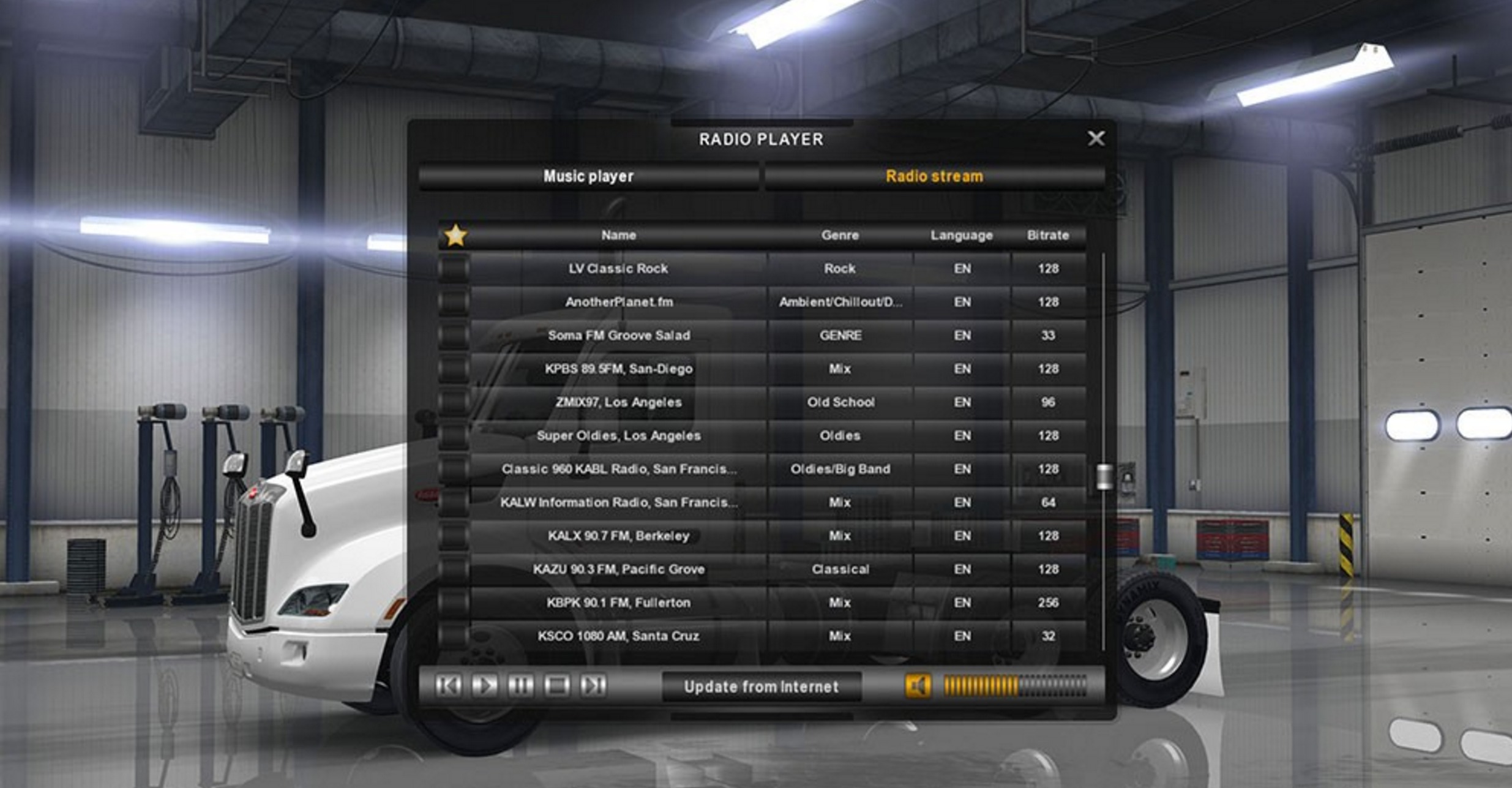Switch to the Music player tab
1512x788 pixels.
point(588,176)
